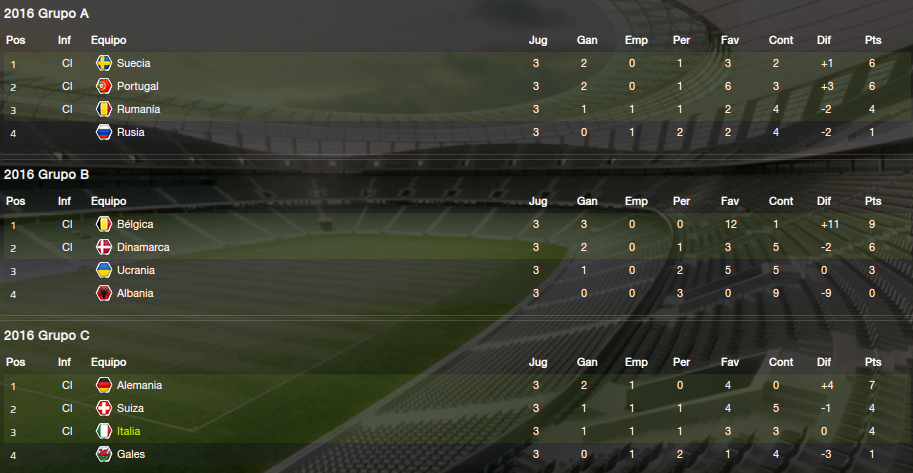Open Portugal team row
913x473 pixels.
coord(137,86)
